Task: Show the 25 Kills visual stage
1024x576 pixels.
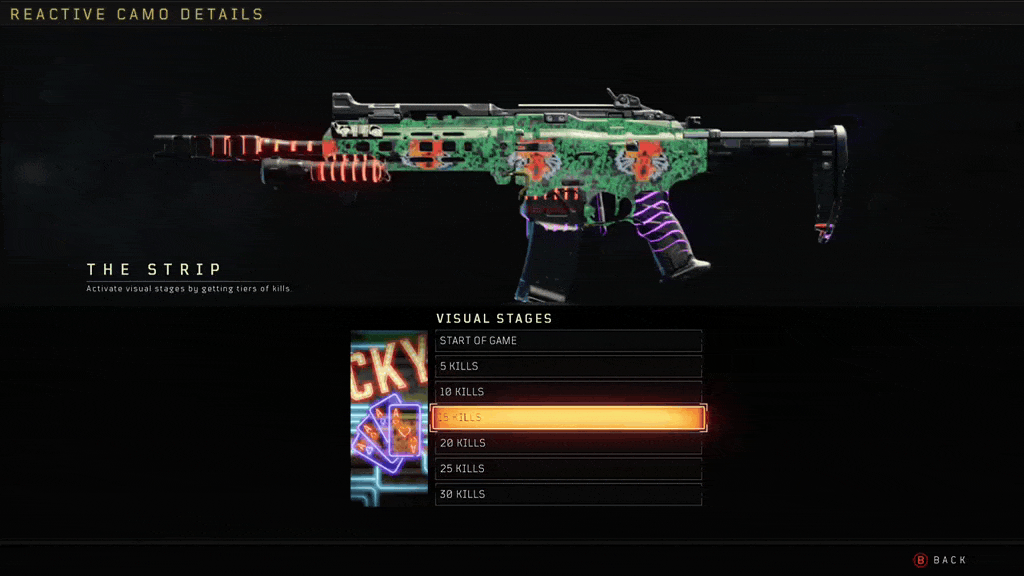Action: (568, 469)
